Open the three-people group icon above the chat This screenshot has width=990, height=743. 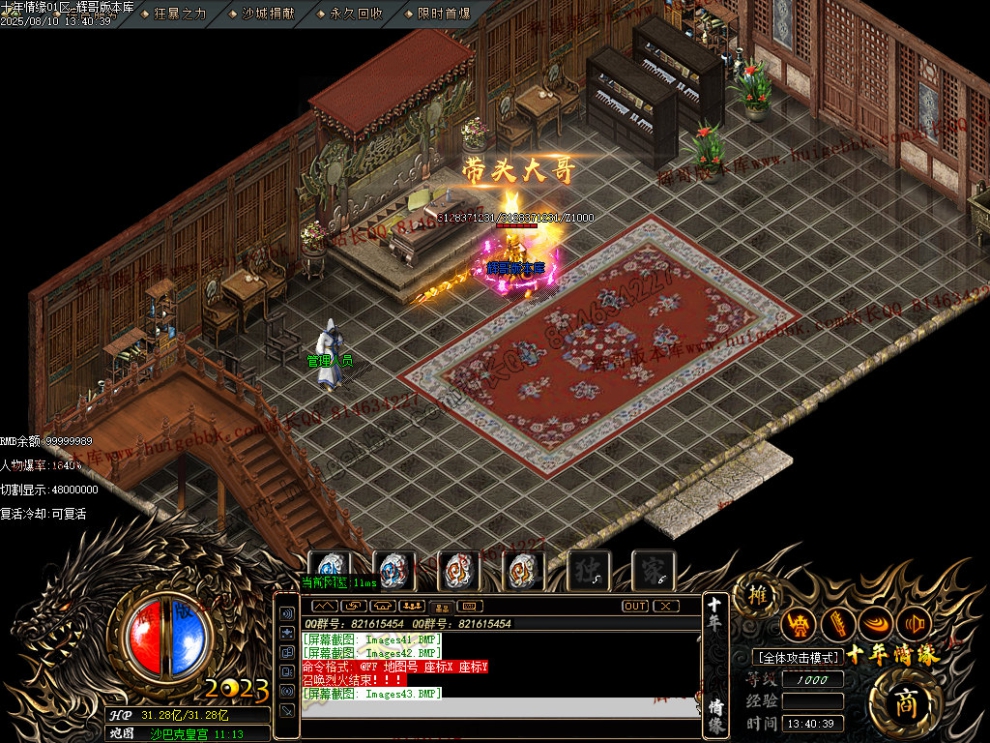[x=410, y=606]
